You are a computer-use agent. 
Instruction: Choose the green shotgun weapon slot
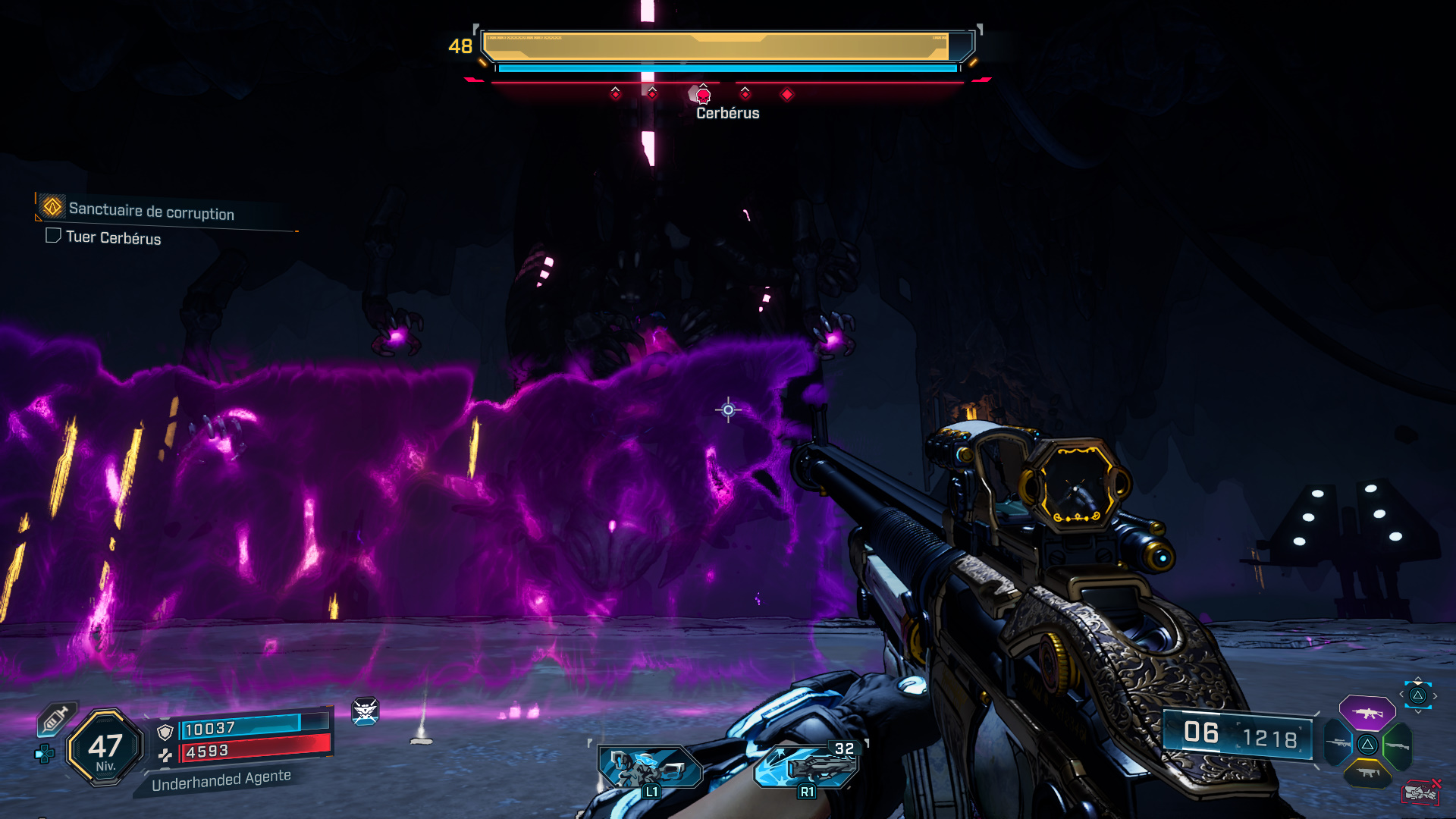tap(1398, 745)
